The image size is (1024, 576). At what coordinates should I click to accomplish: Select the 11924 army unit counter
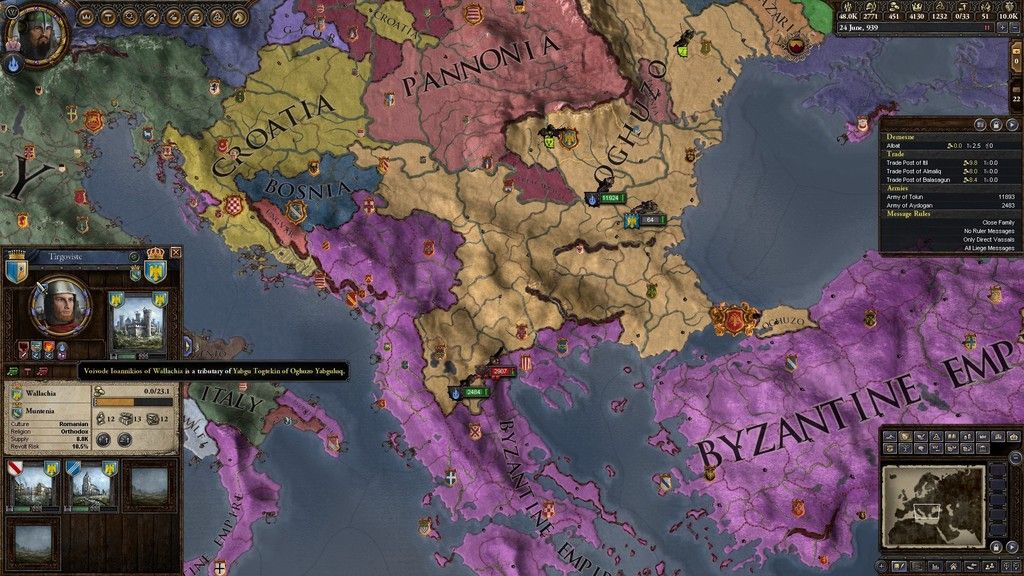(x=608, y=198)
